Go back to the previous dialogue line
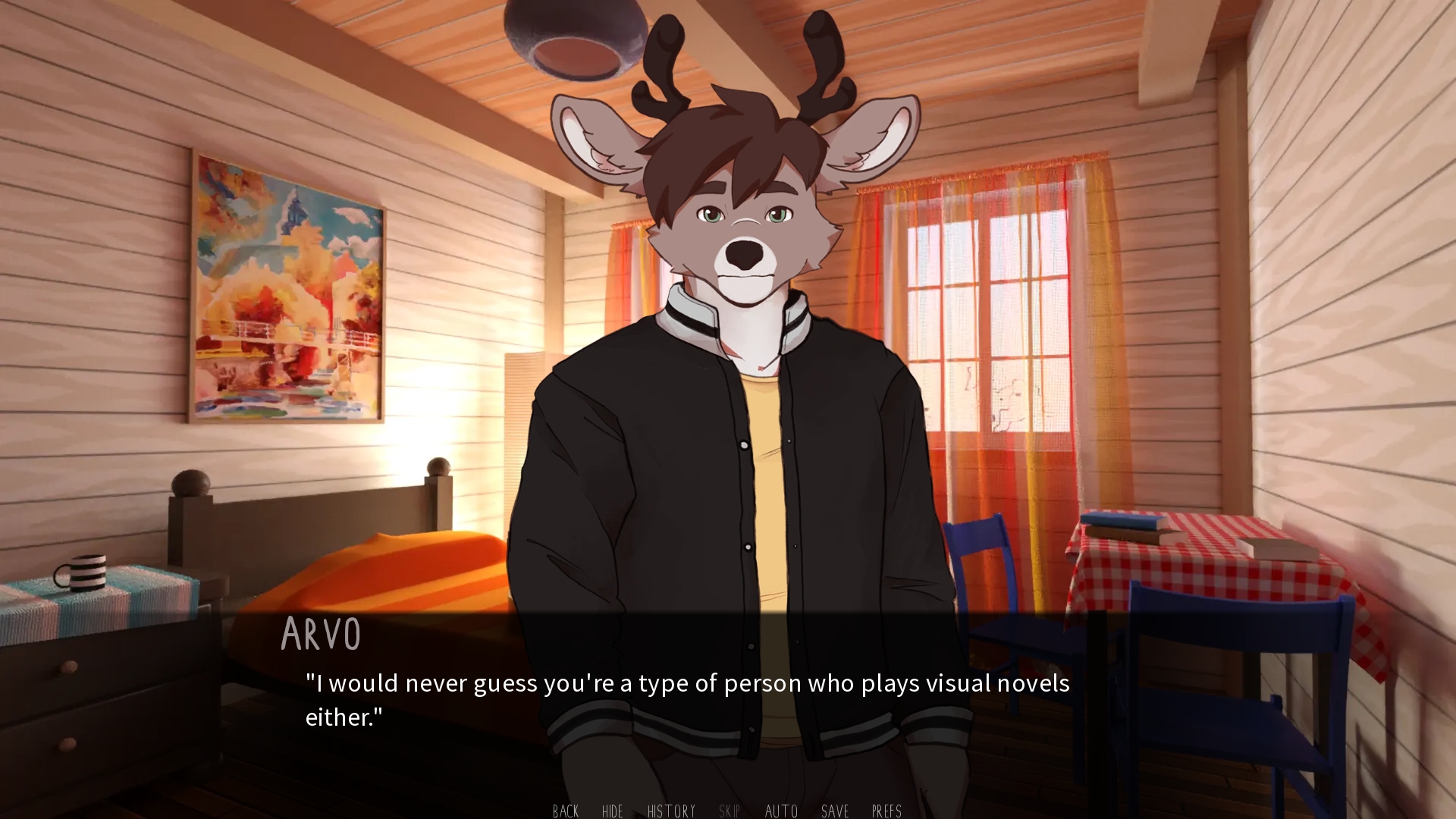Image resolution: width=1456 pixels, height=819 pixels. click(566, 811)
